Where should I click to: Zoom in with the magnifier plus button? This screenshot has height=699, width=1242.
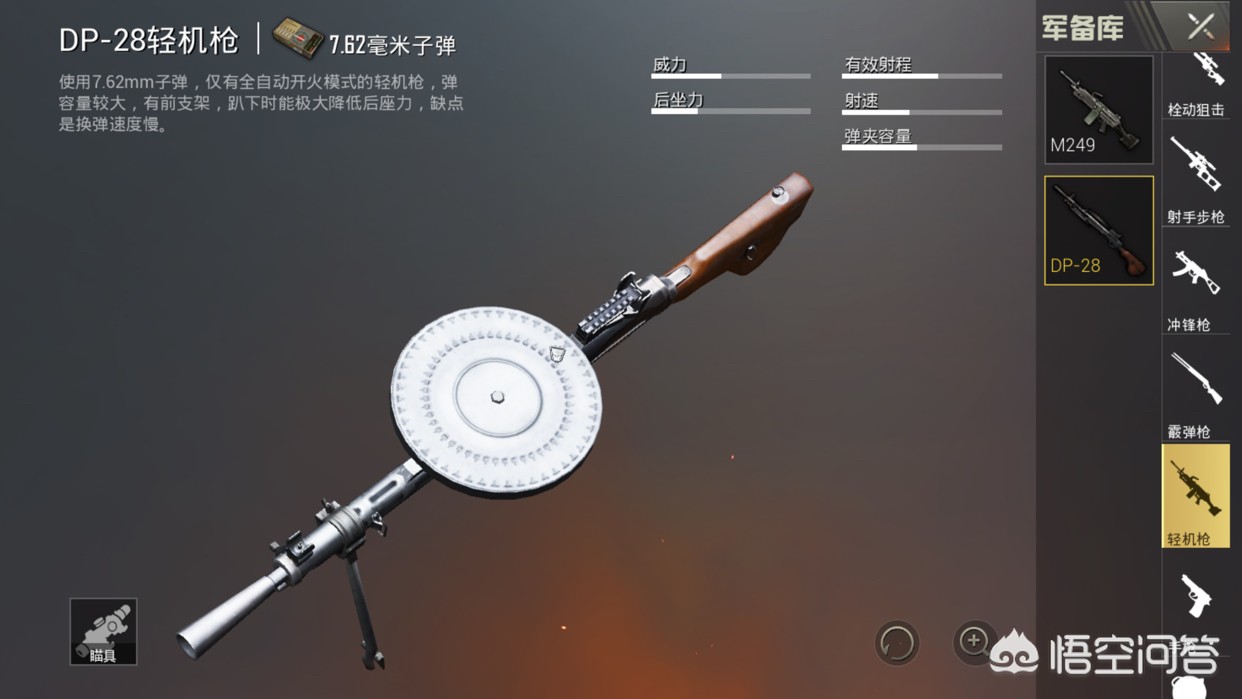click(974, 641)
